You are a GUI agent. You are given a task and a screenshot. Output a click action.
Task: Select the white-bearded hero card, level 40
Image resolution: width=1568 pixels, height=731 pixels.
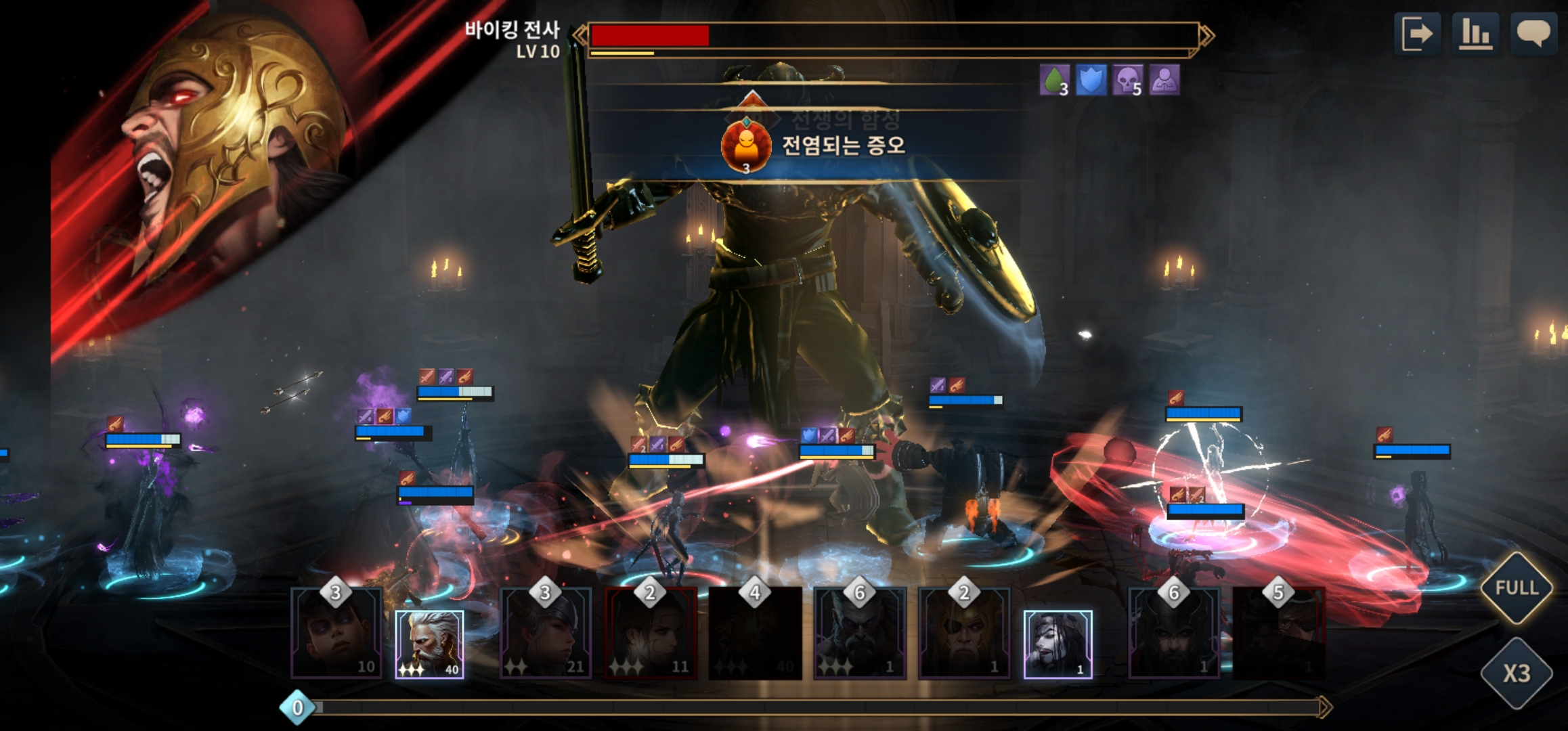pyautogui.click(x=429, y=644)
